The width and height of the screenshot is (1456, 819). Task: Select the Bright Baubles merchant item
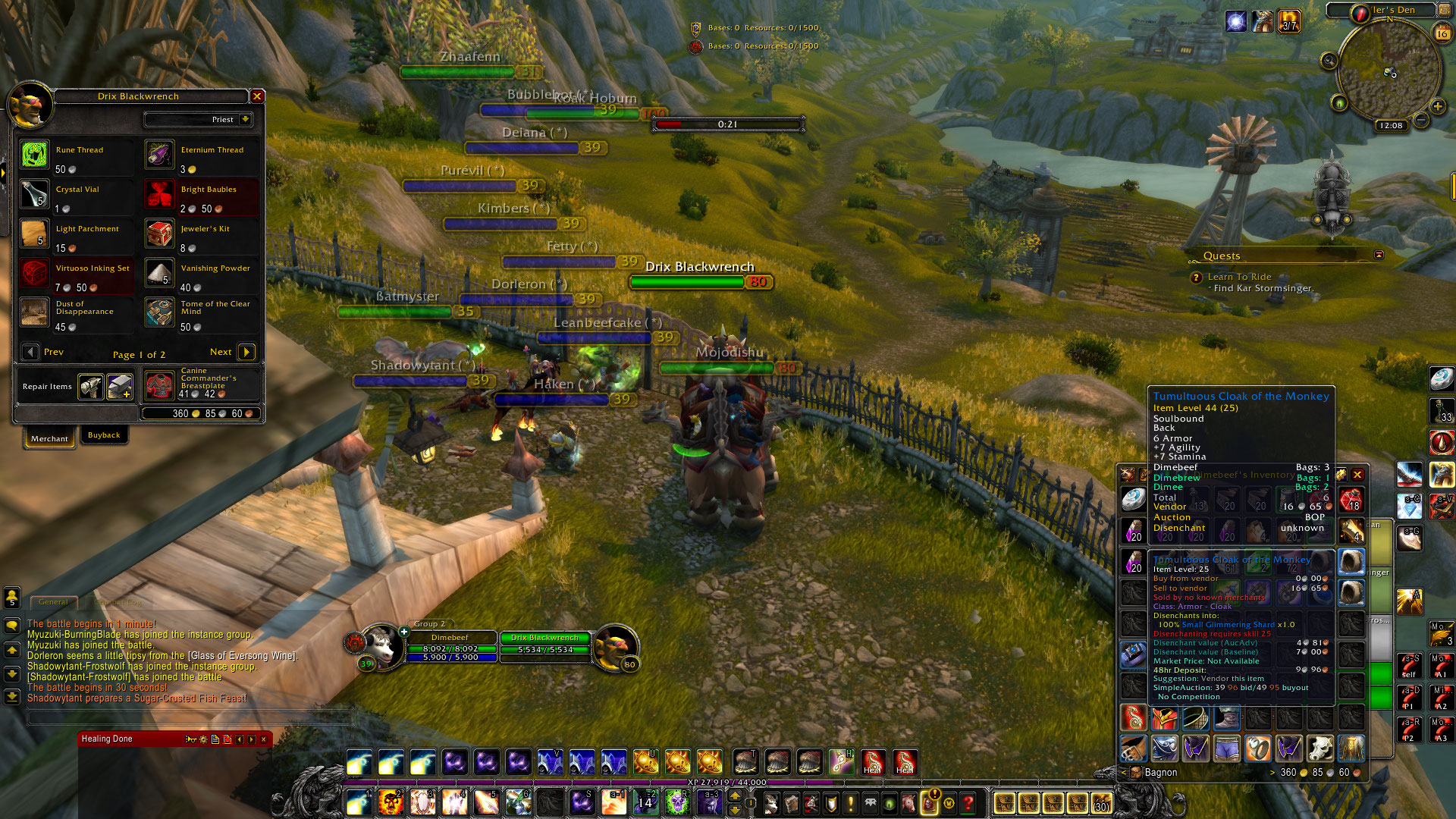160,194
